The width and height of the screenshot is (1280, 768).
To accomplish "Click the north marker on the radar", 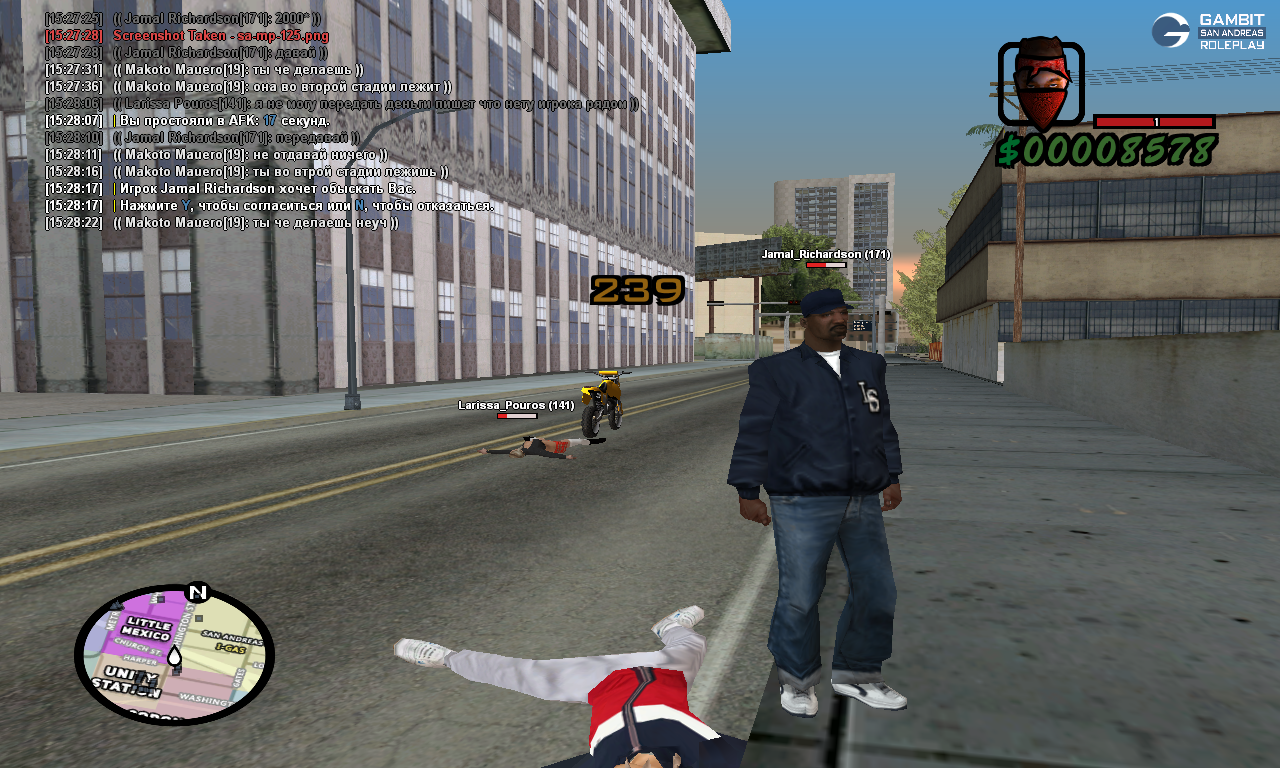I will point(197,592).
